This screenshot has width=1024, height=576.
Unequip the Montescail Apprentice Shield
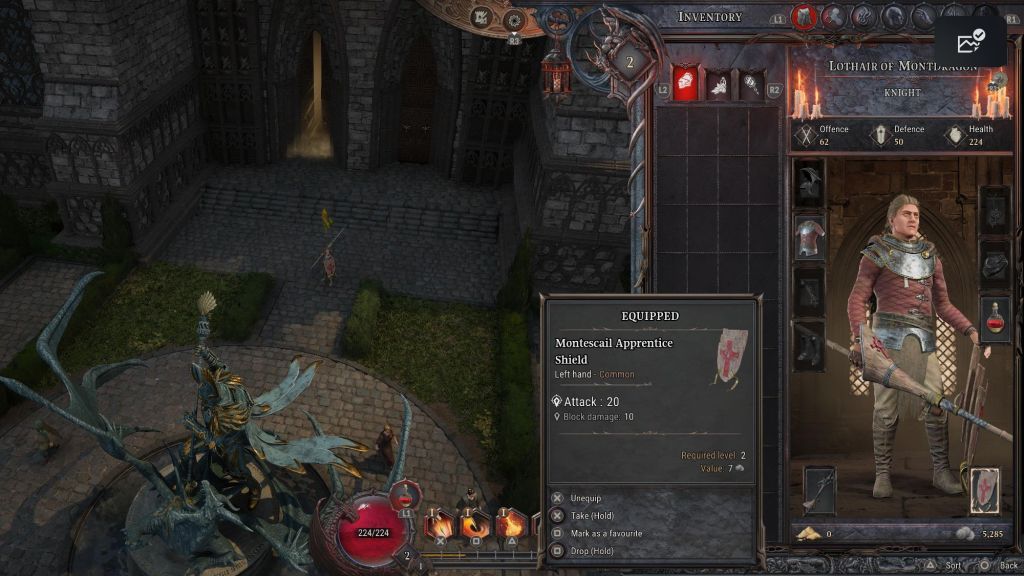coord(587,498)
